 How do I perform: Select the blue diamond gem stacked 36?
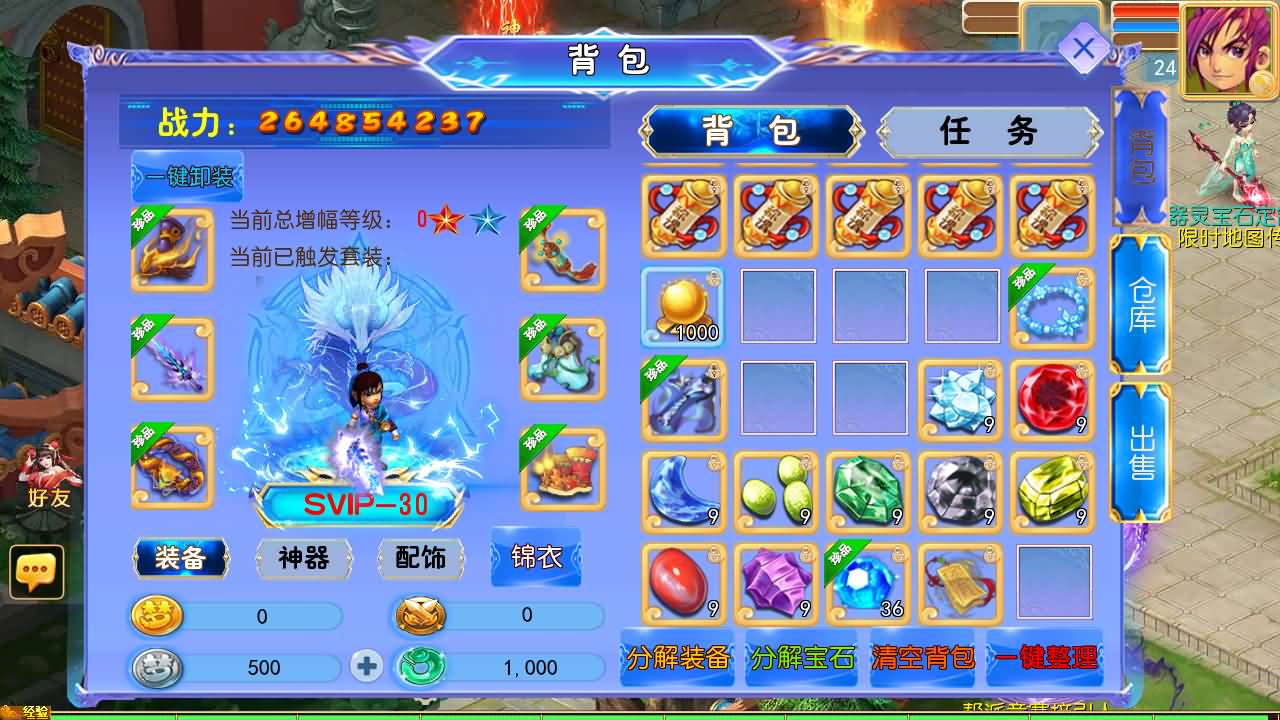pos(868,585)
